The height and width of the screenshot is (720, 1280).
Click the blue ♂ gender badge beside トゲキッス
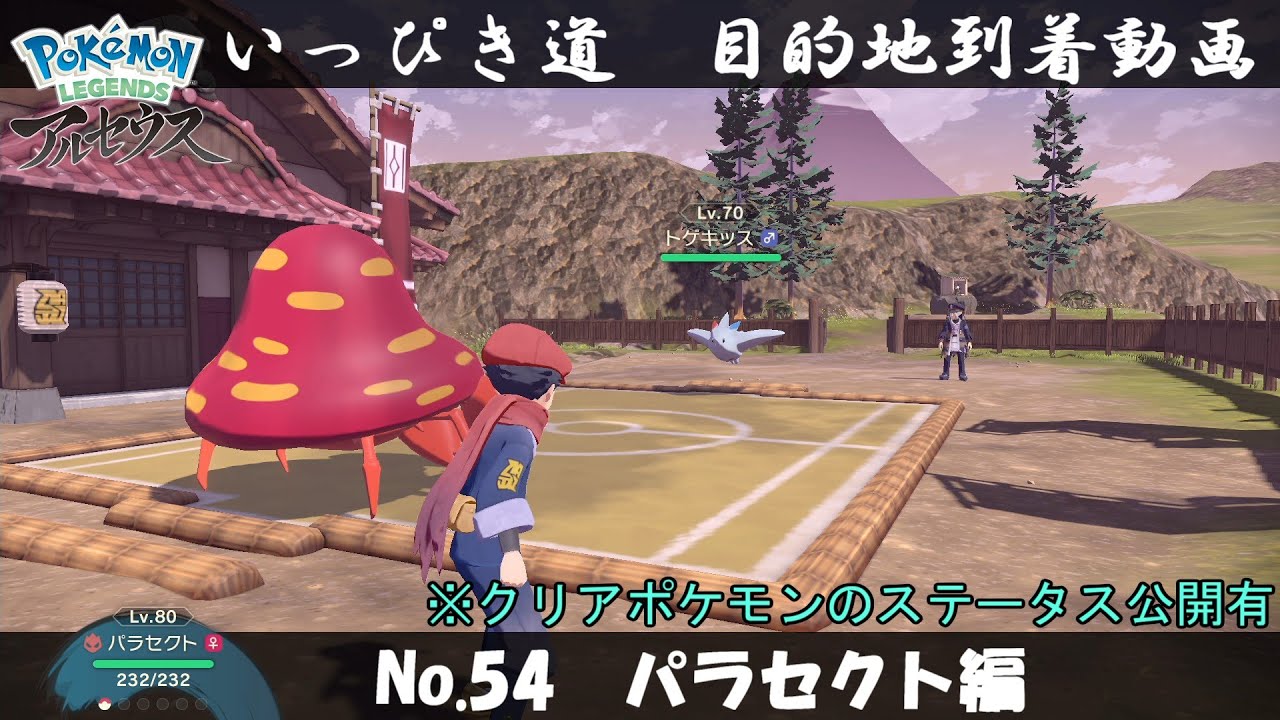[x=769, y=238]
